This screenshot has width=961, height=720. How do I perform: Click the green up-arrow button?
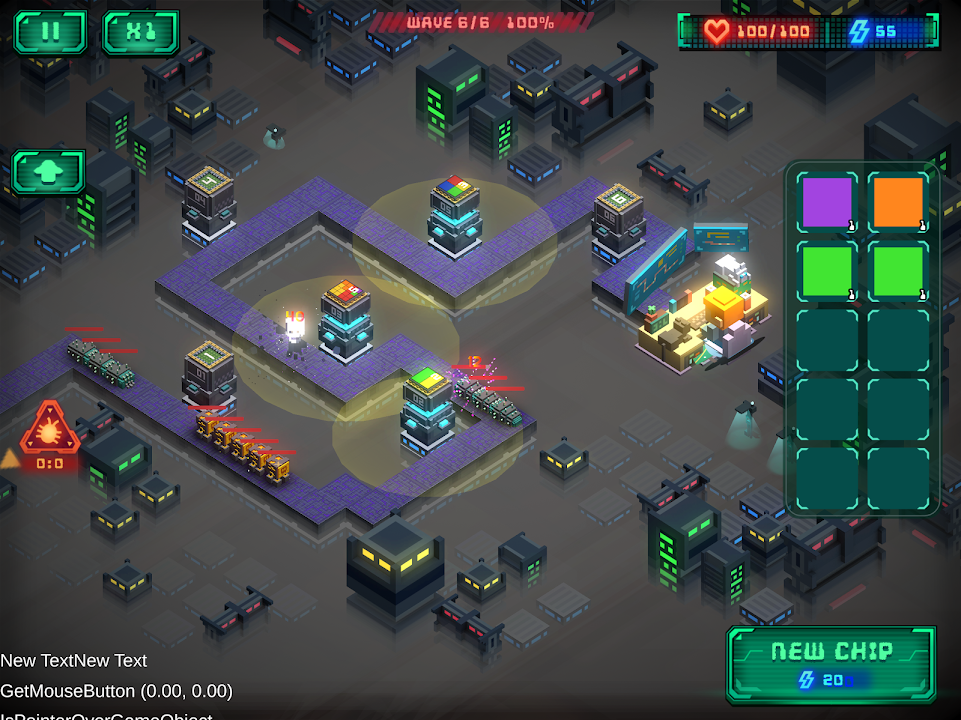[48, 172]
